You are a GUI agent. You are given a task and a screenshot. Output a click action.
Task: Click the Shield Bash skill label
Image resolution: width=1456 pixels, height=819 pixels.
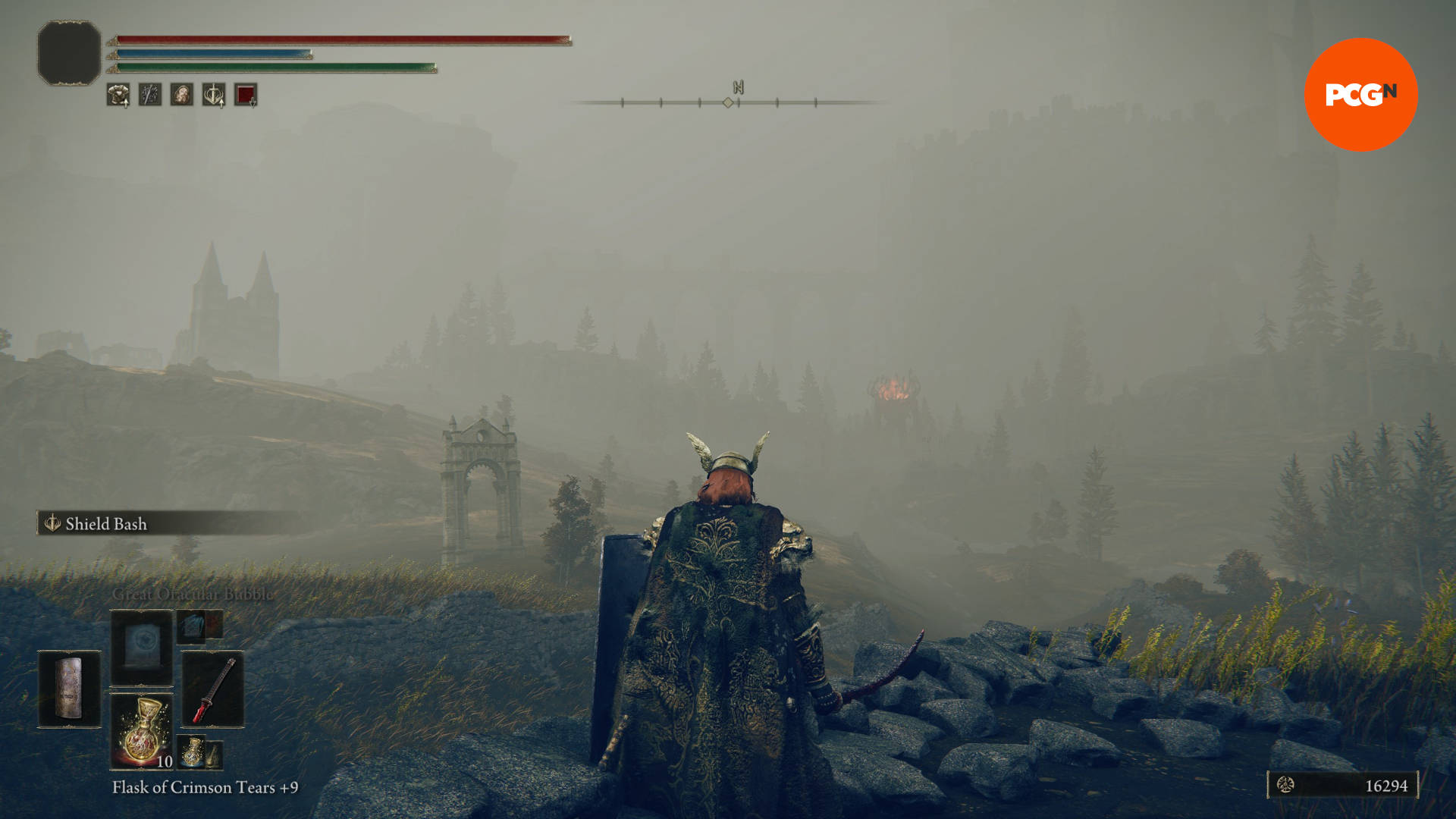point(105,523)
